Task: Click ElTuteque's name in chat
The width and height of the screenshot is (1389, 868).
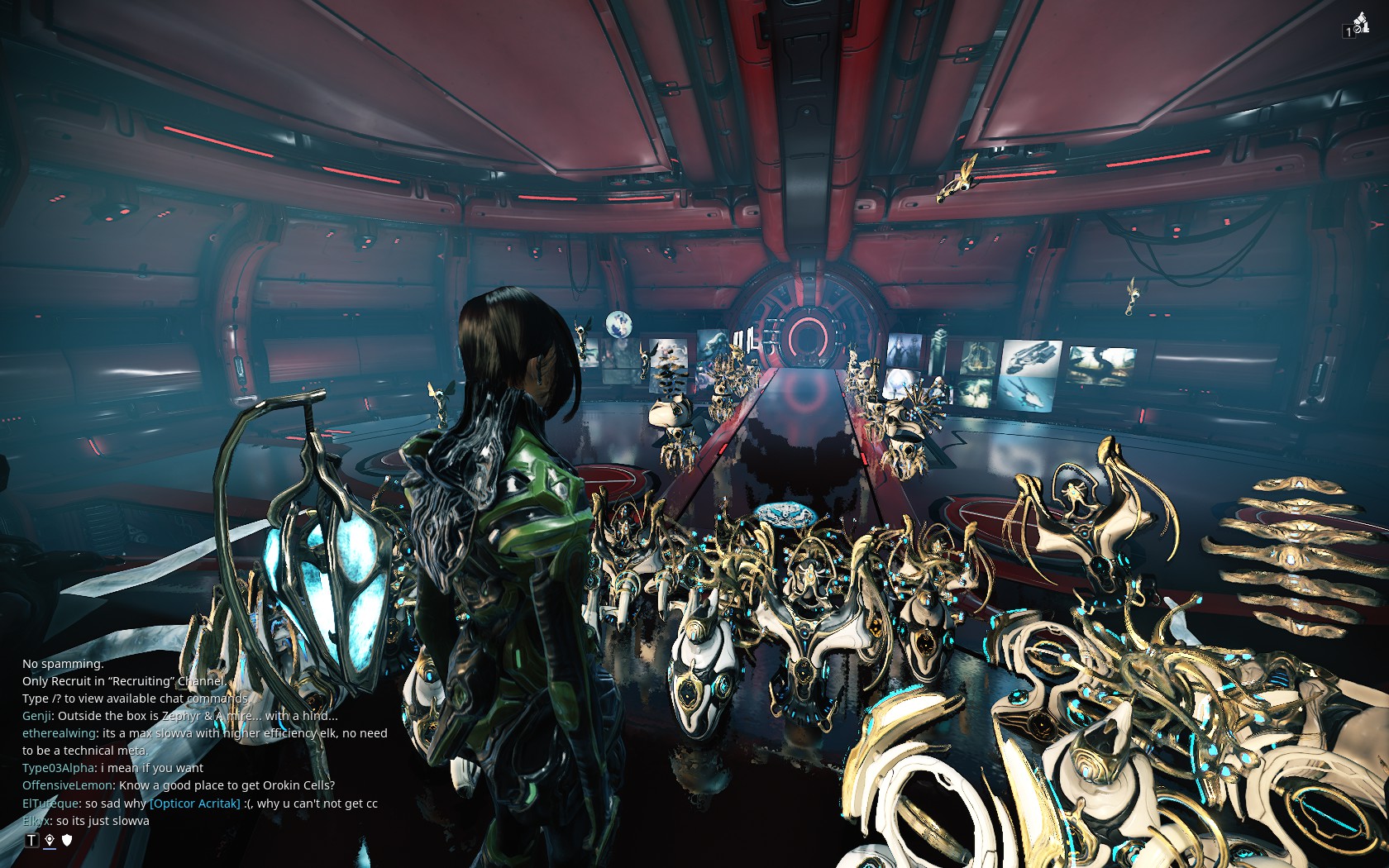Action: tap(50, 804)
